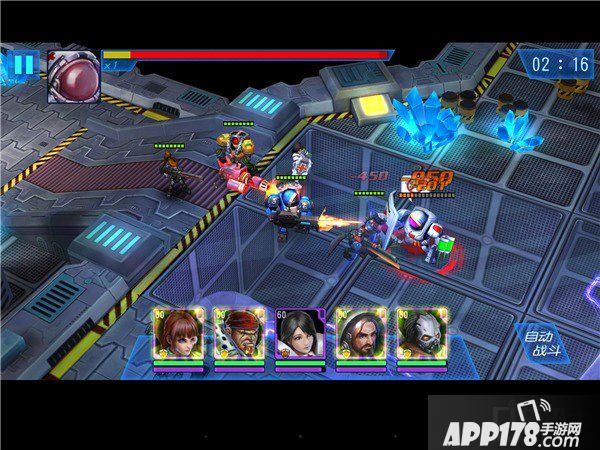The image size is (600, 450).
Task: Choose the black-haired woman hero card
Action: tap(300, 334)
